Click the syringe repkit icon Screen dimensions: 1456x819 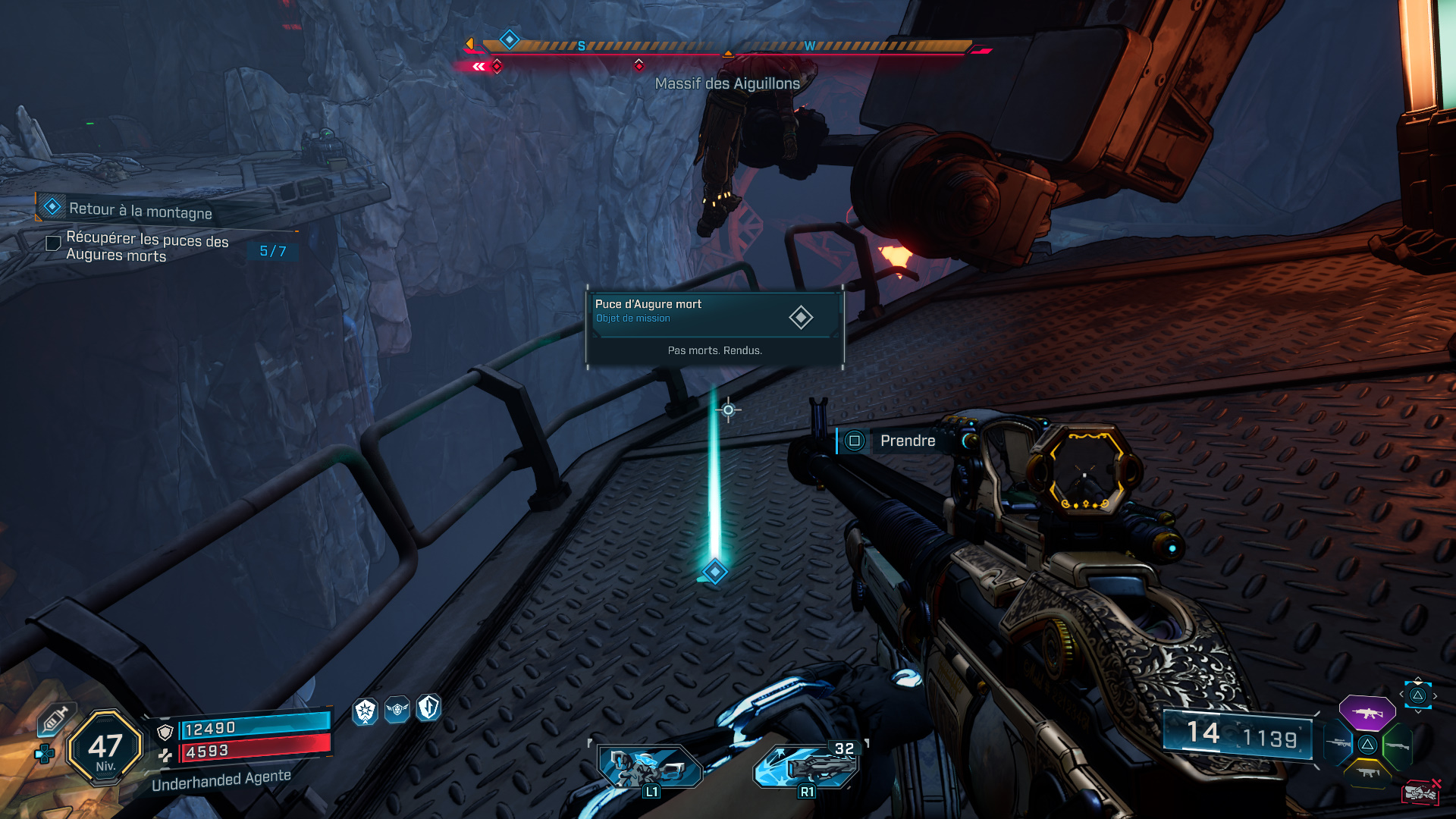55,718
